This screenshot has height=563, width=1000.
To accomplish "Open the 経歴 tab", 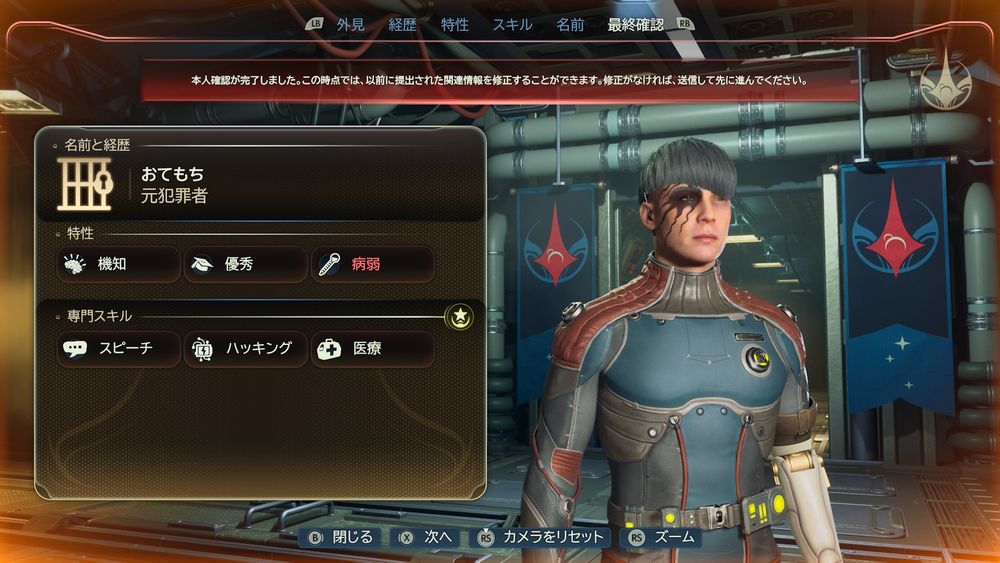I will (403, 25).
